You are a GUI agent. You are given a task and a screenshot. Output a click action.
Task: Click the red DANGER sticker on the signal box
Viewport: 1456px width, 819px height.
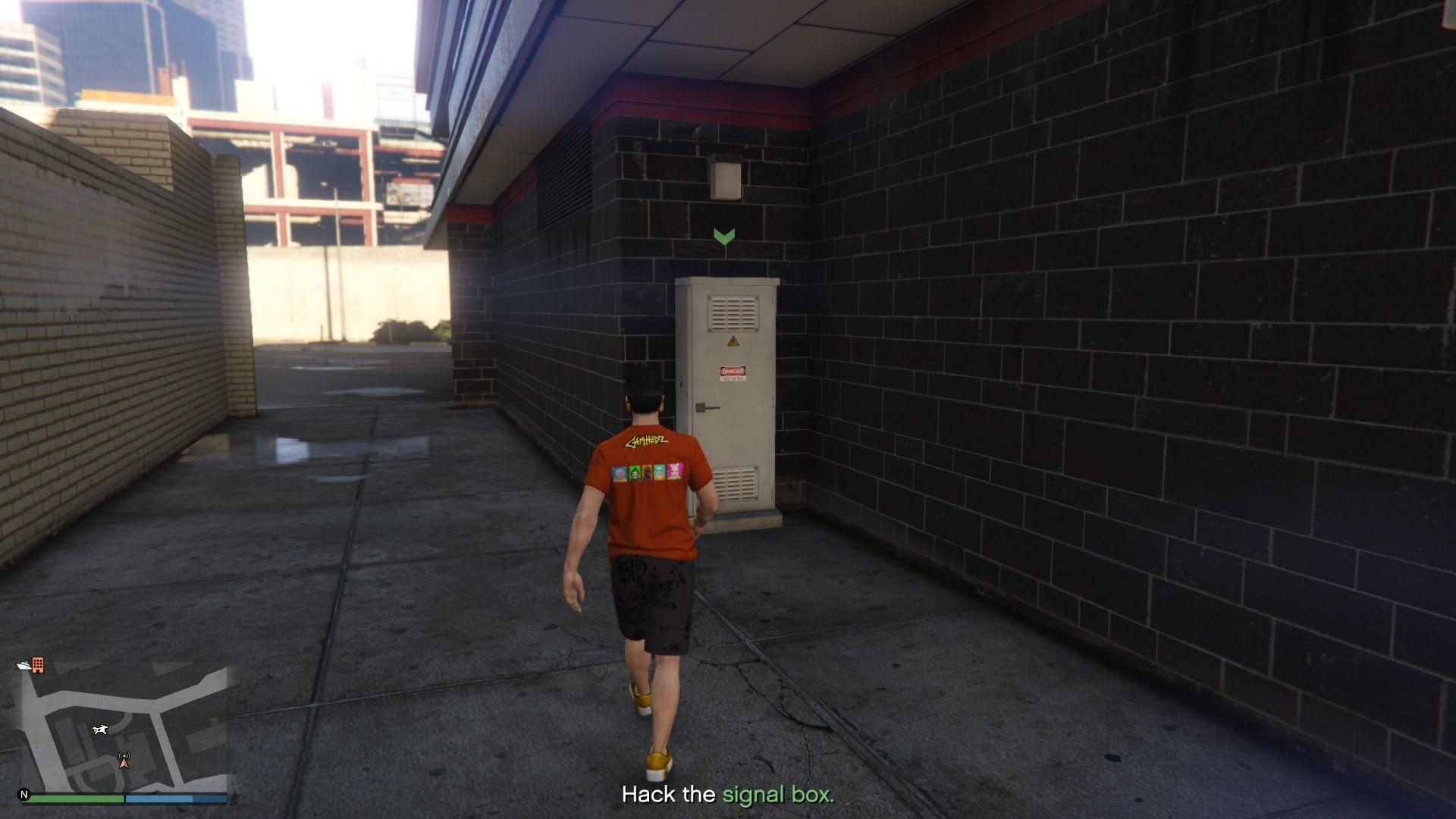pos(734,370)
